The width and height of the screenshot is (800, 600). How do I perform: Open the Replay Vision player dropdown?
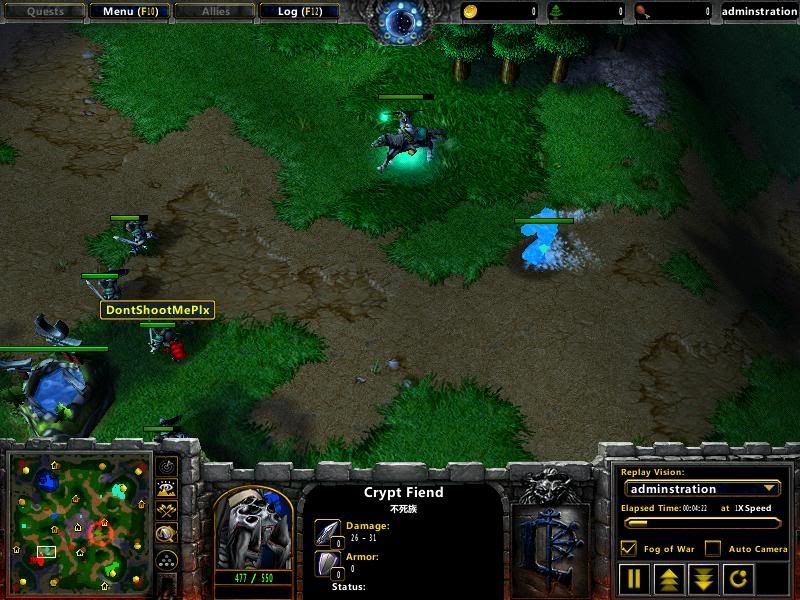(701, 489)
